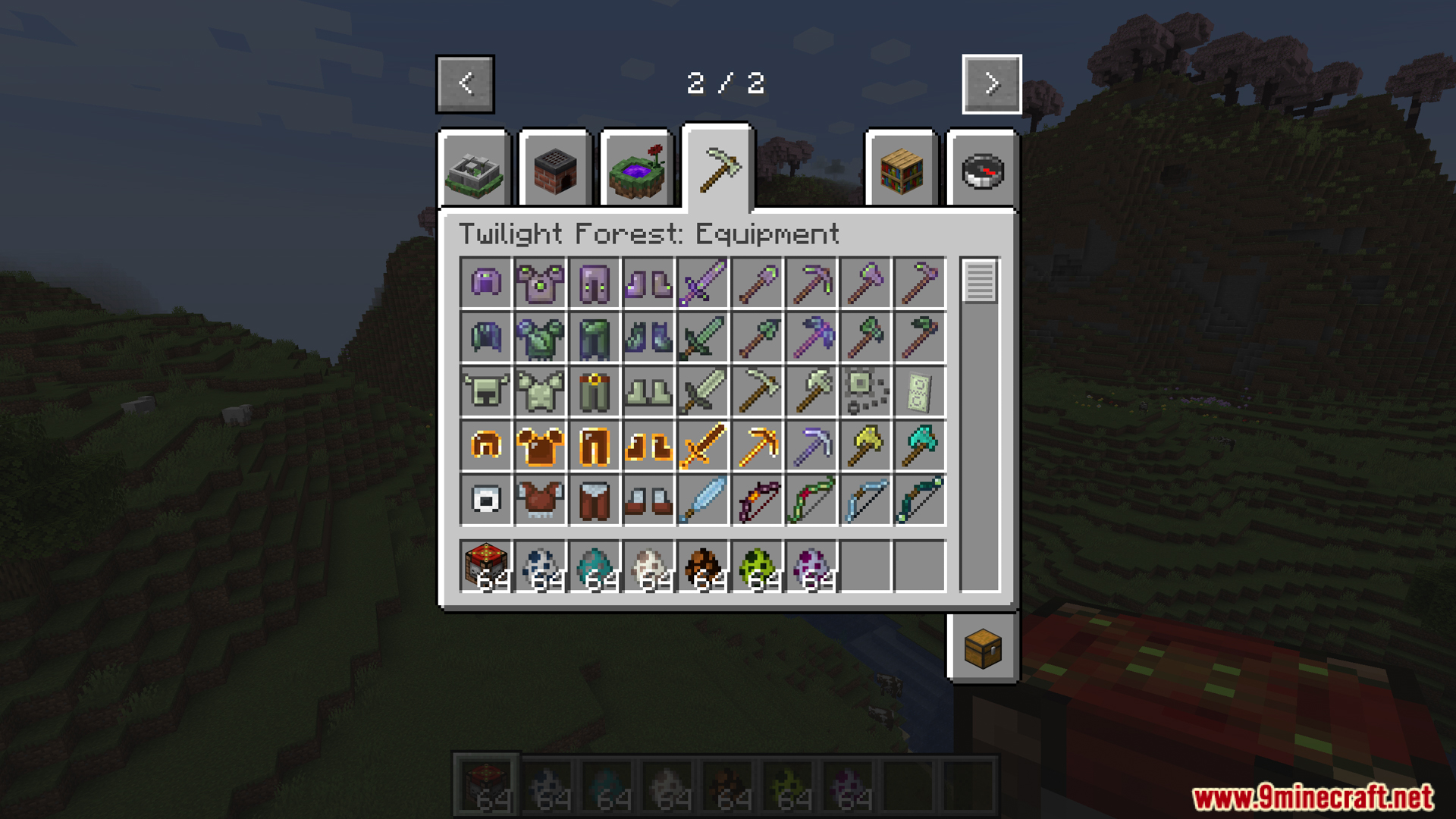Viewport: 1456px width, 819px height.
Task: Switch to the brick furnace tab
Action: [555, 171]
